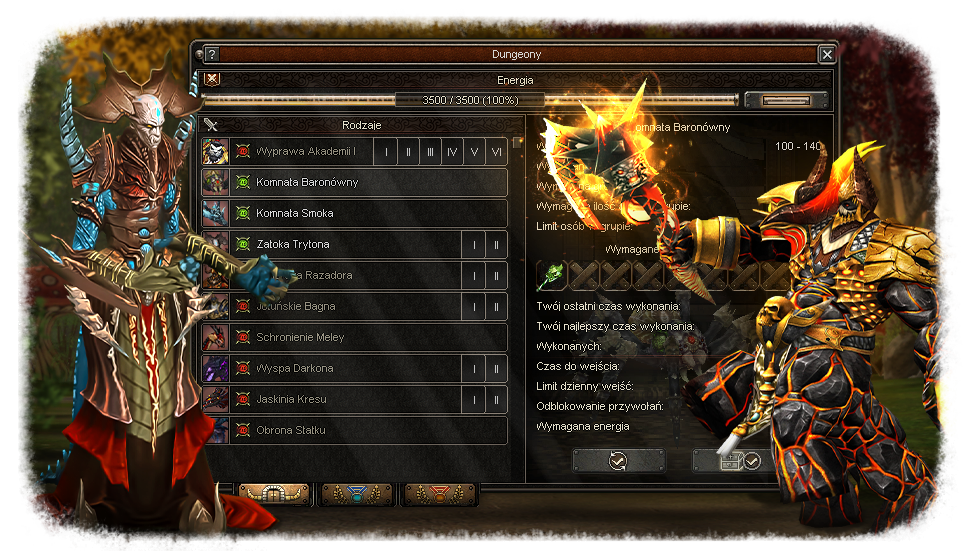Click the refresh arrows button
This screenshot has height=553, width=967.
[618, 460]
